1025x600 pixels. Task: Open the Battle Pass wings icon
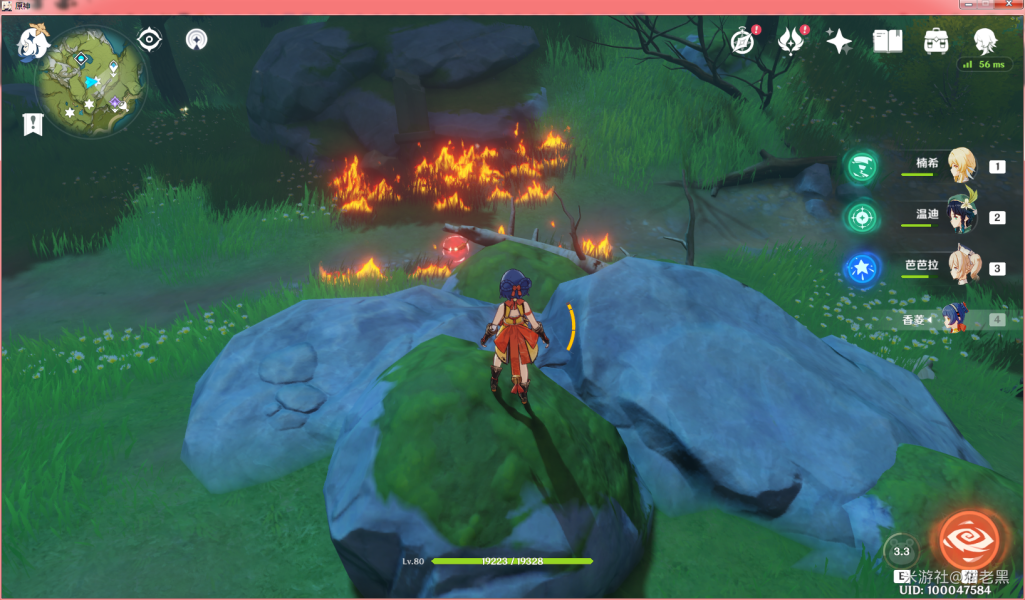tap(791, 41)
